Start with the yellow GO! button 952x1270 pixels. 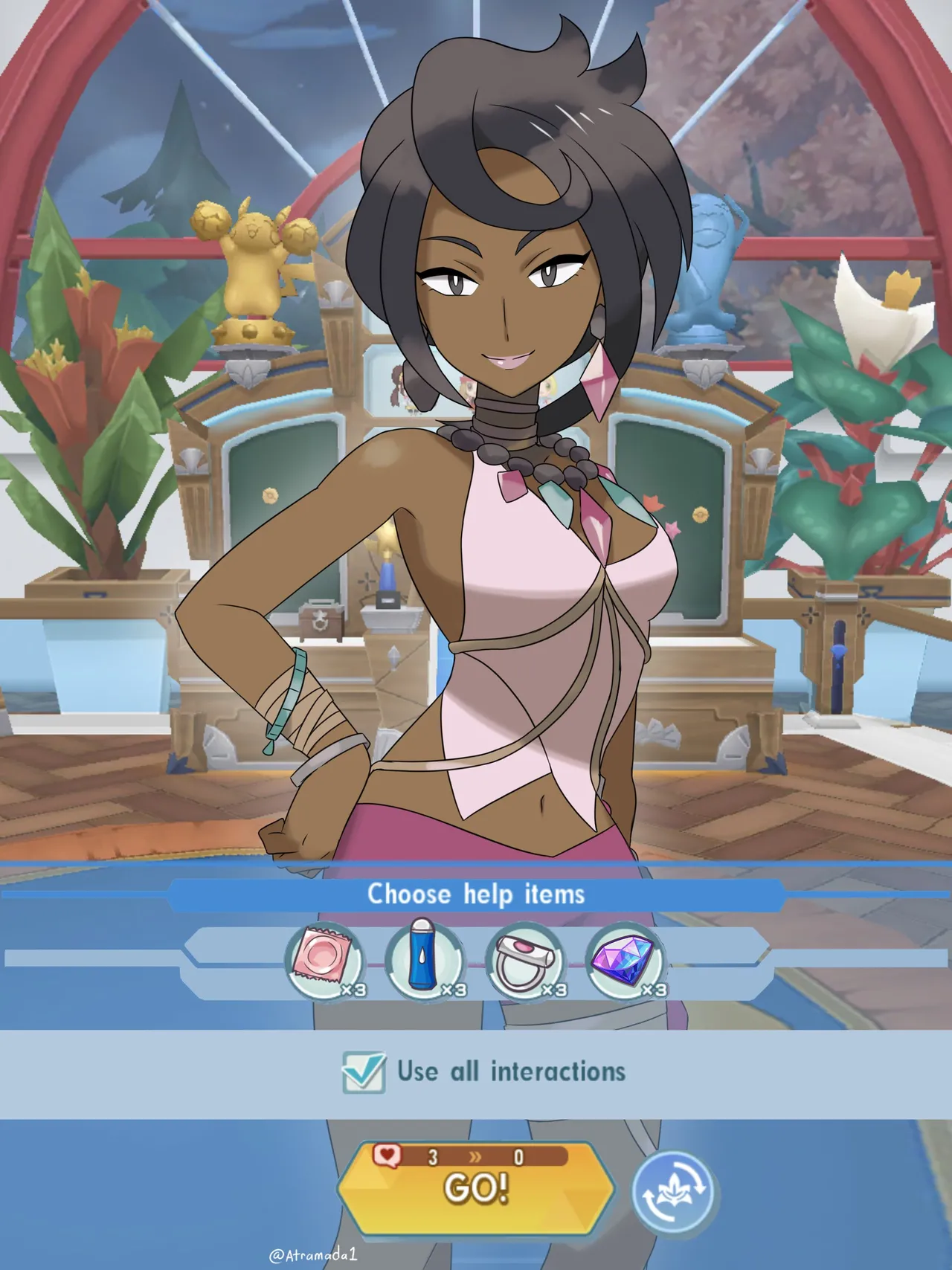coord(476,1186)
